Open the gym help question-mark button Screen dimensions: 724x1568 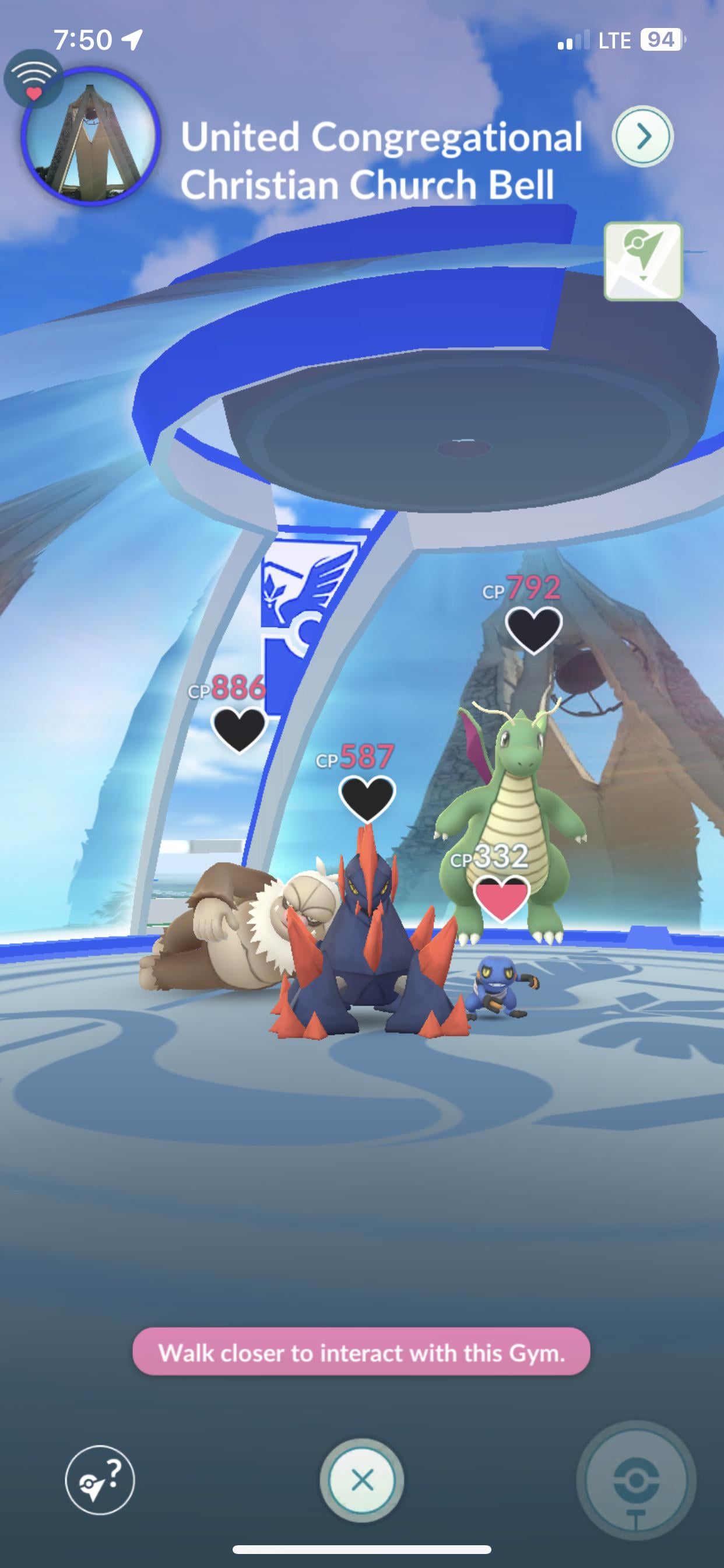[x=100, y=1480]
